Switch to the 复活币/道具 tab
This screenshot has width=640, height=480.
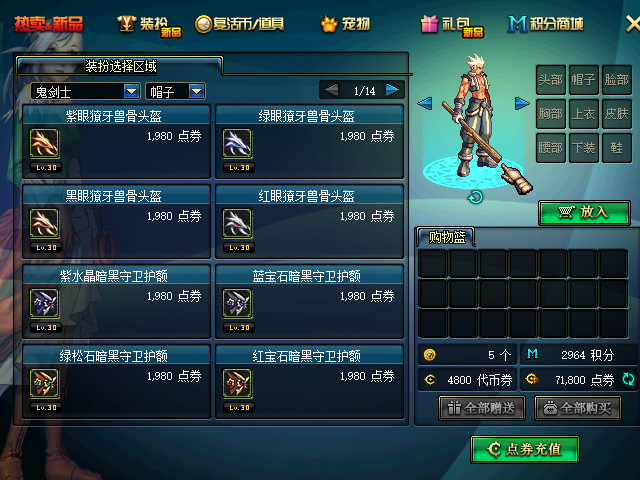[239, 23]
